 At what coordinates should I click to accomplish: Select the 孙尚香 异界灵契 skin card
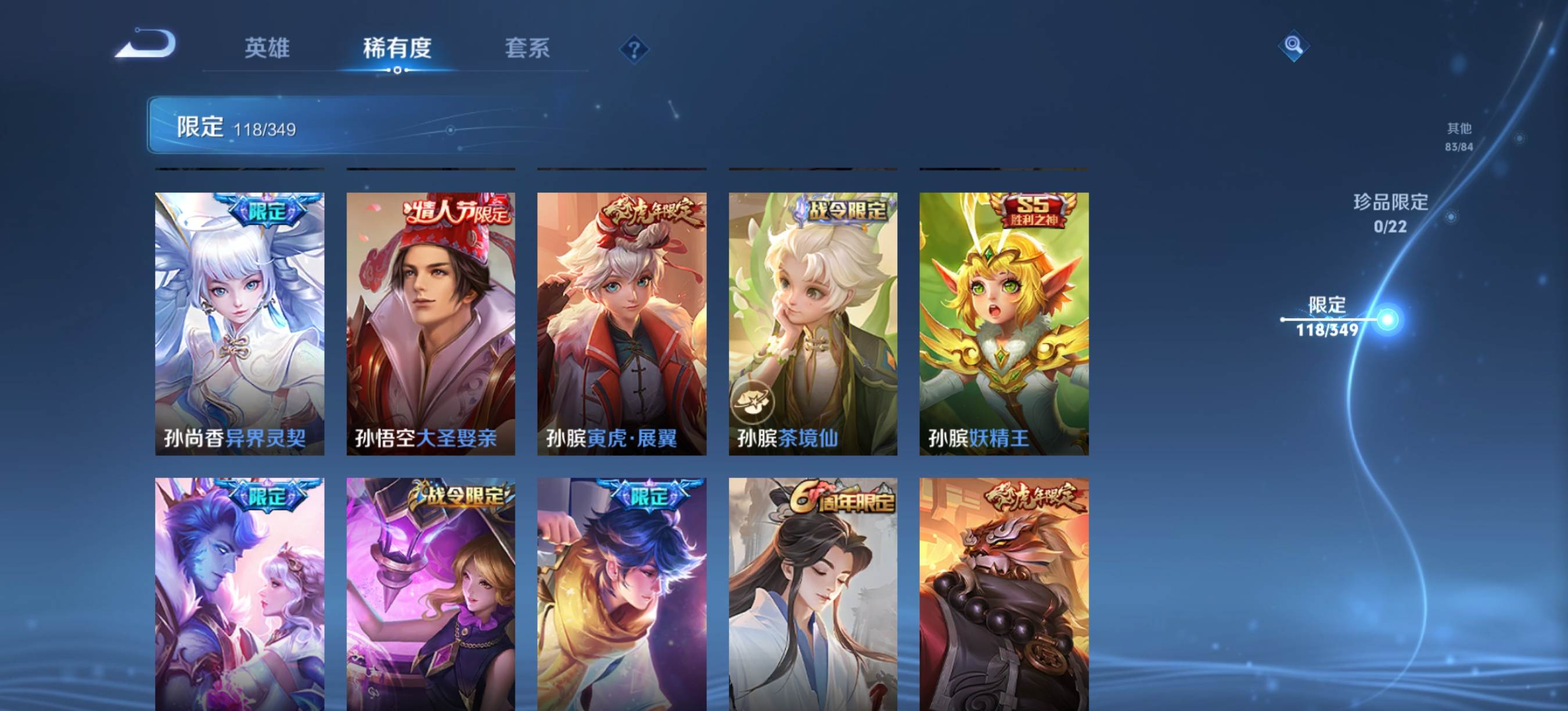click(239, 323)
